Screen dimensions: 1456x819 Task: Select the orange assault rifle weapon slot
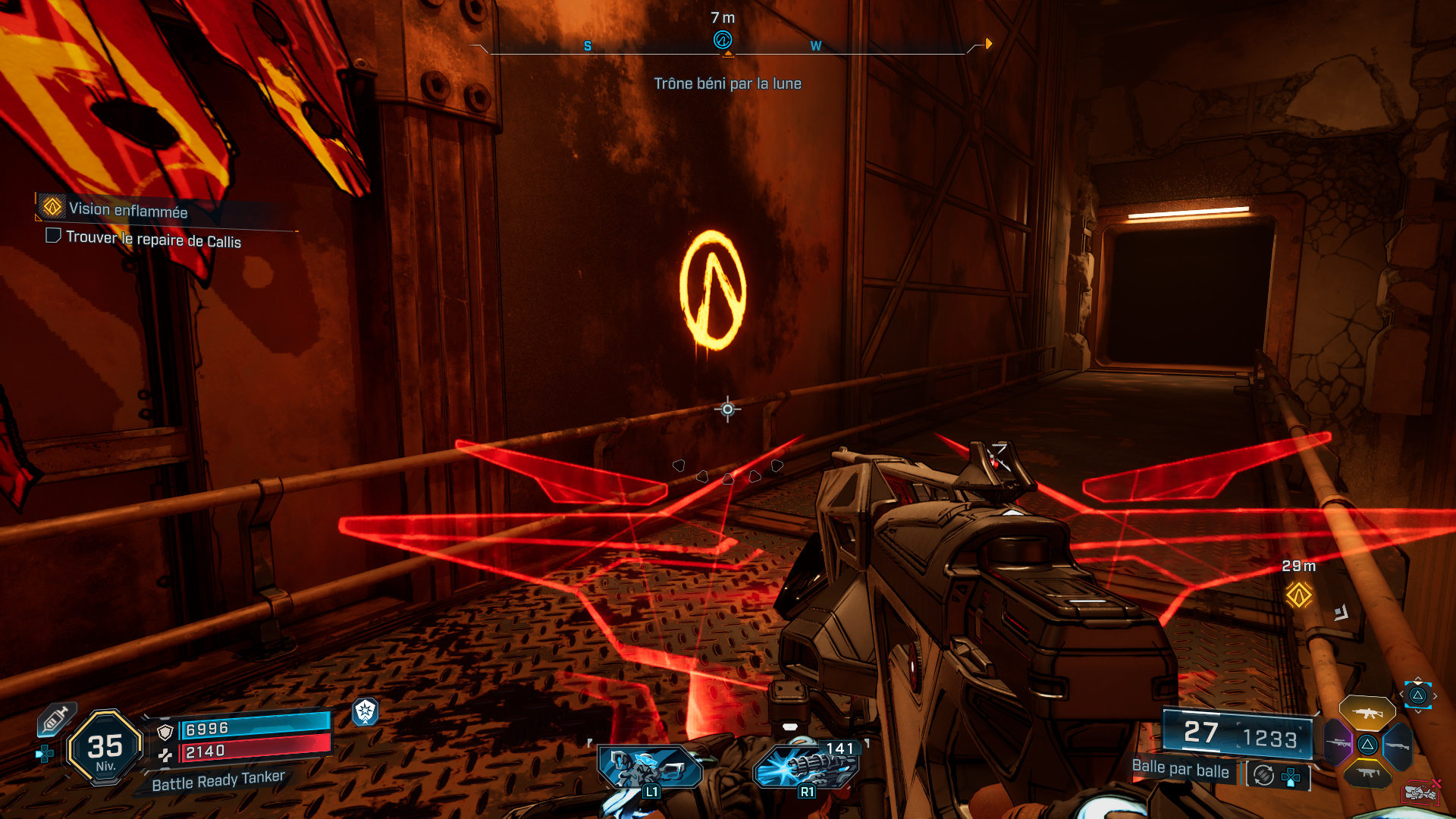pyautogui.click(x=1367, y=713)
